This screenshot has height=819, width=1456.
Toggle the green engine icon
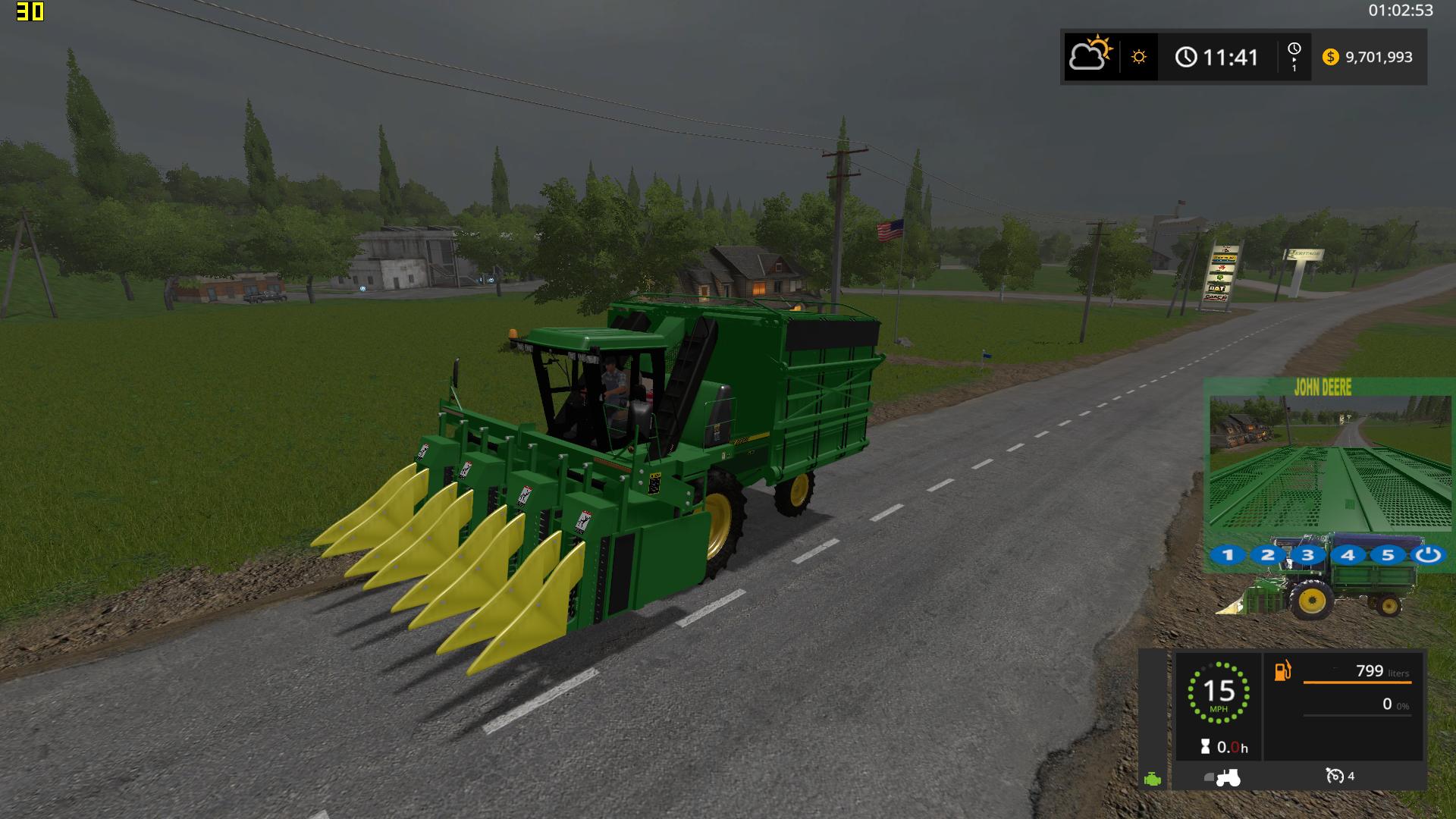point(1153,779)
